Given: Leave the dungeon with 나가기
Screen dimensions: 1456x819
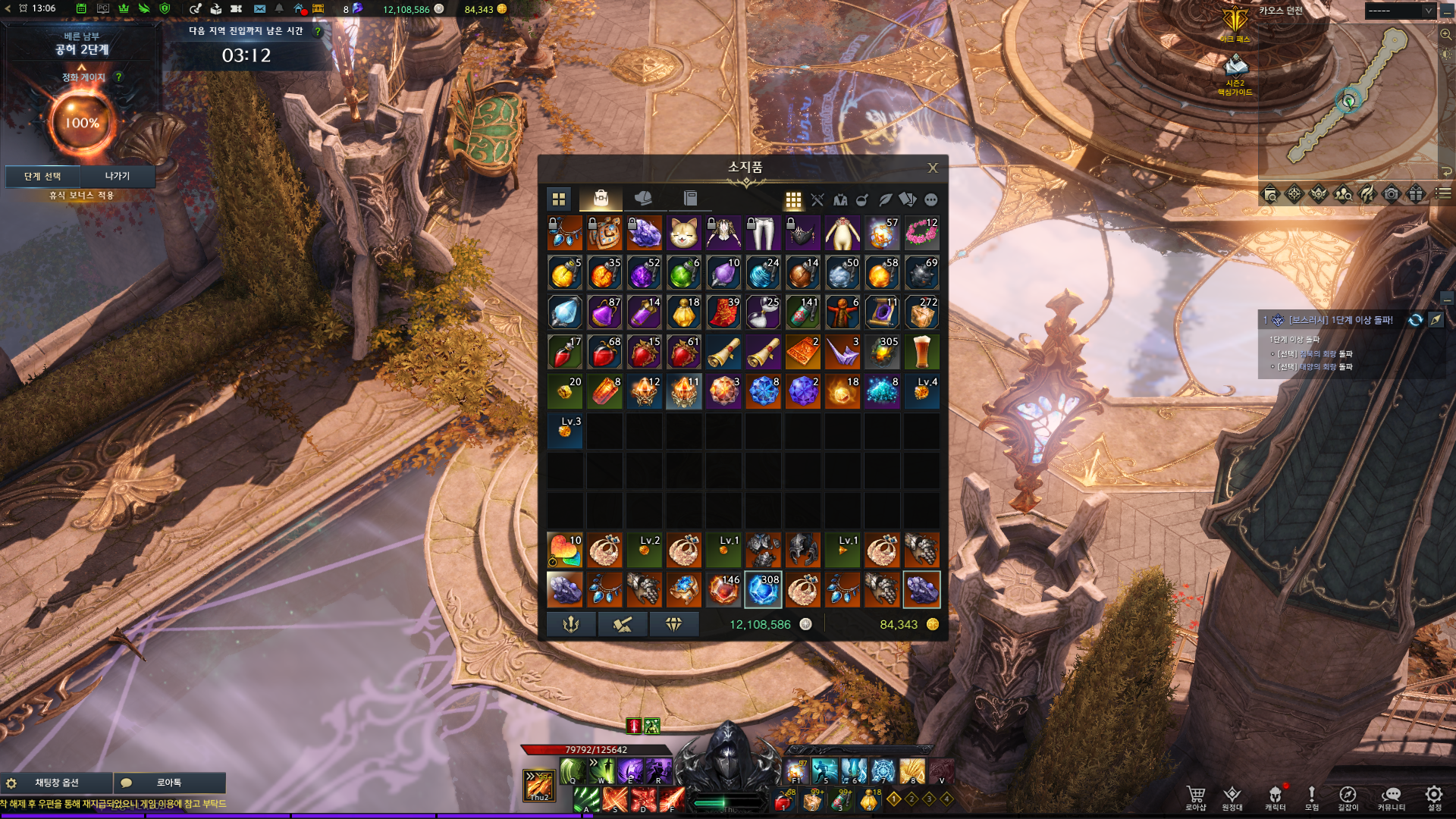Looking at the screenshot, I should (118, 176).
